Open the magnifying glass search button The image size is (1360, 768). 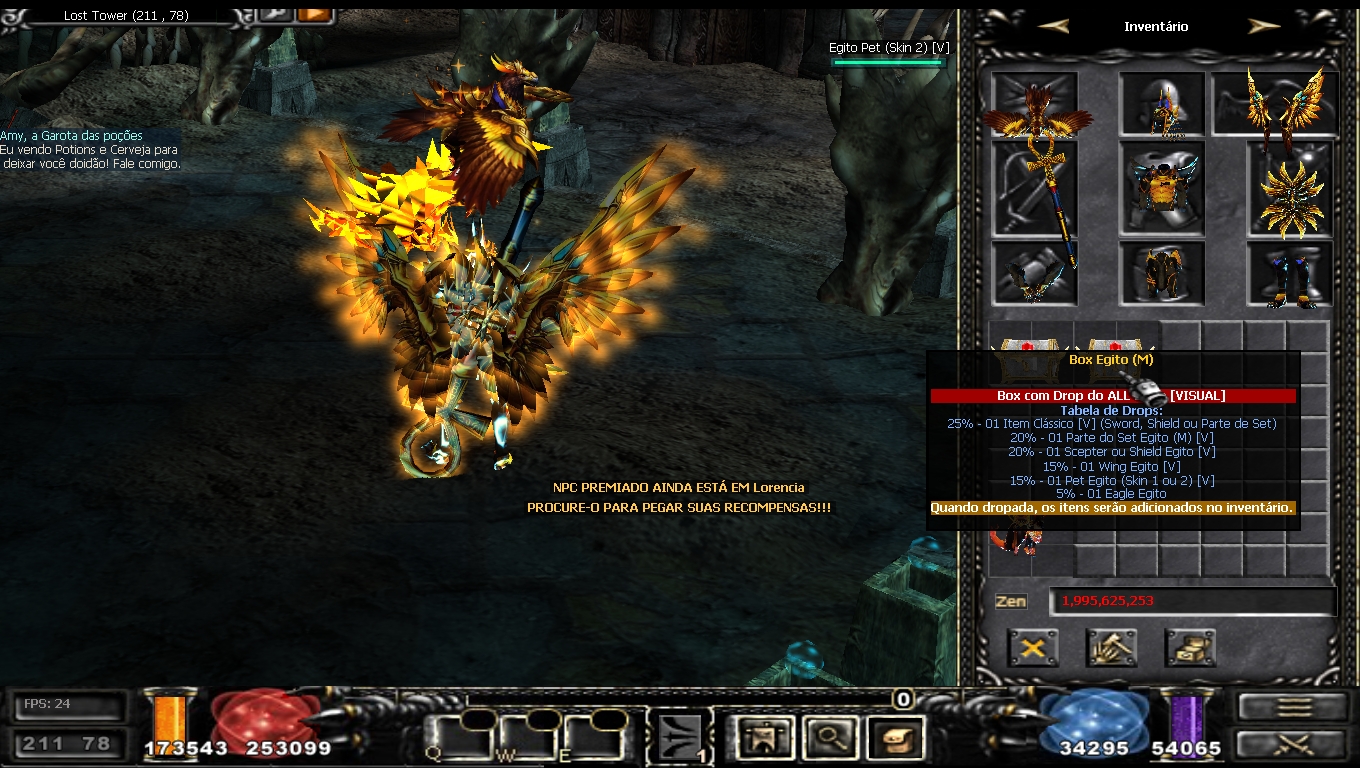coord(827,738)
